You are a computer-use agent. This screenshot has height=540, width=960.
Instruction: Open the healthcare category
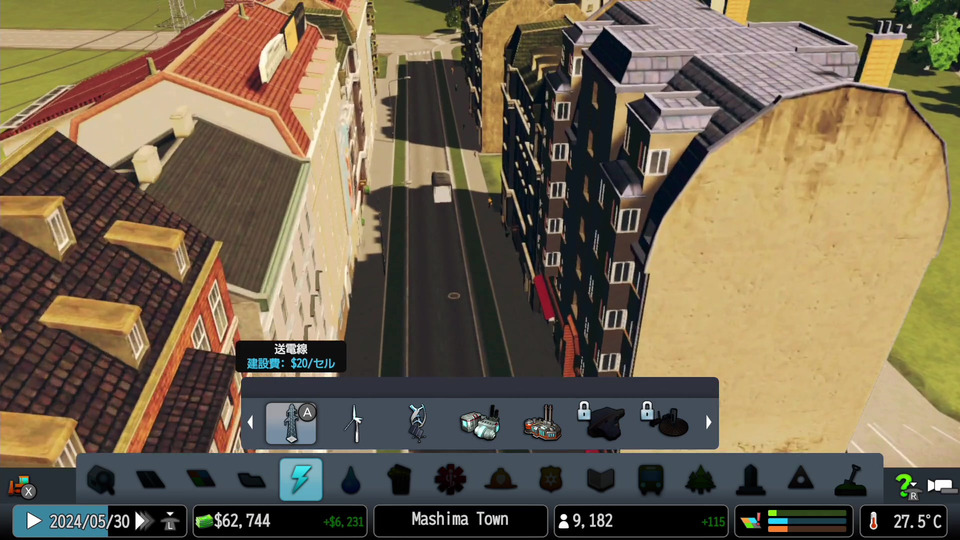coord(450,480)
